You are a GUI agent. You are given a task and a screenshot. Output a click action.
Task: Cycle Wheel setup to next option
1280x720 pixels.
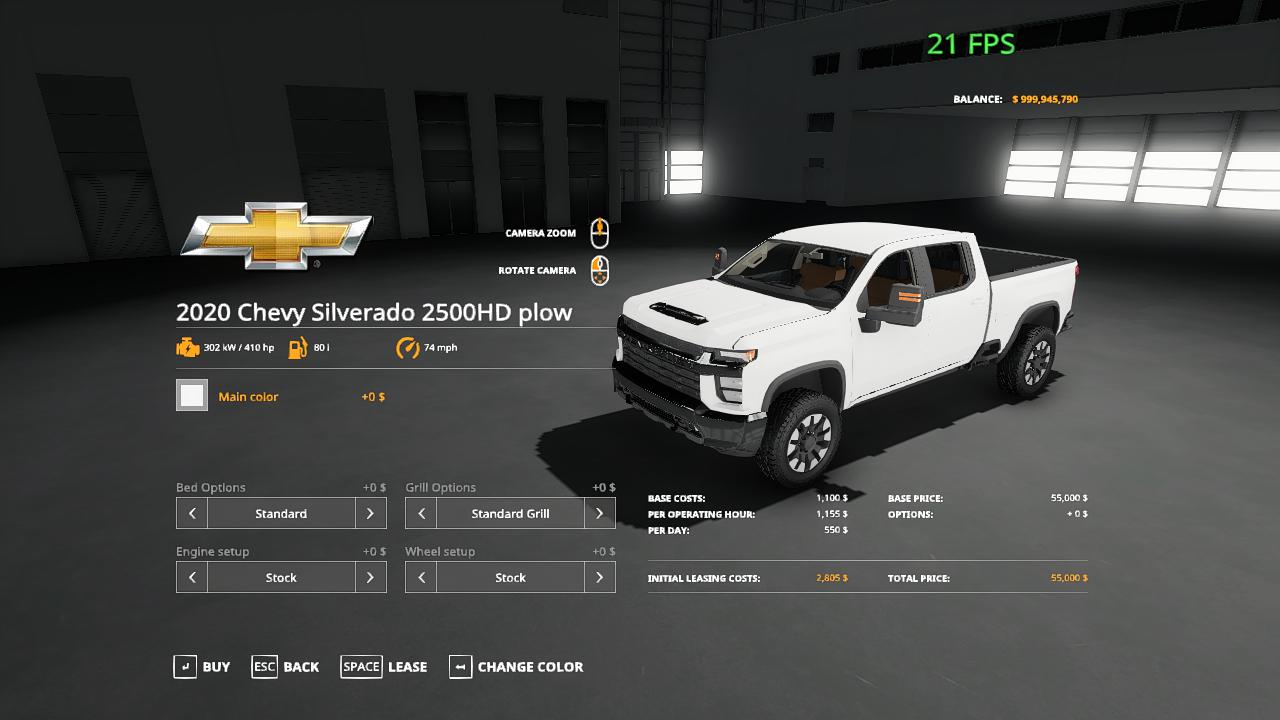coord(599,577)
